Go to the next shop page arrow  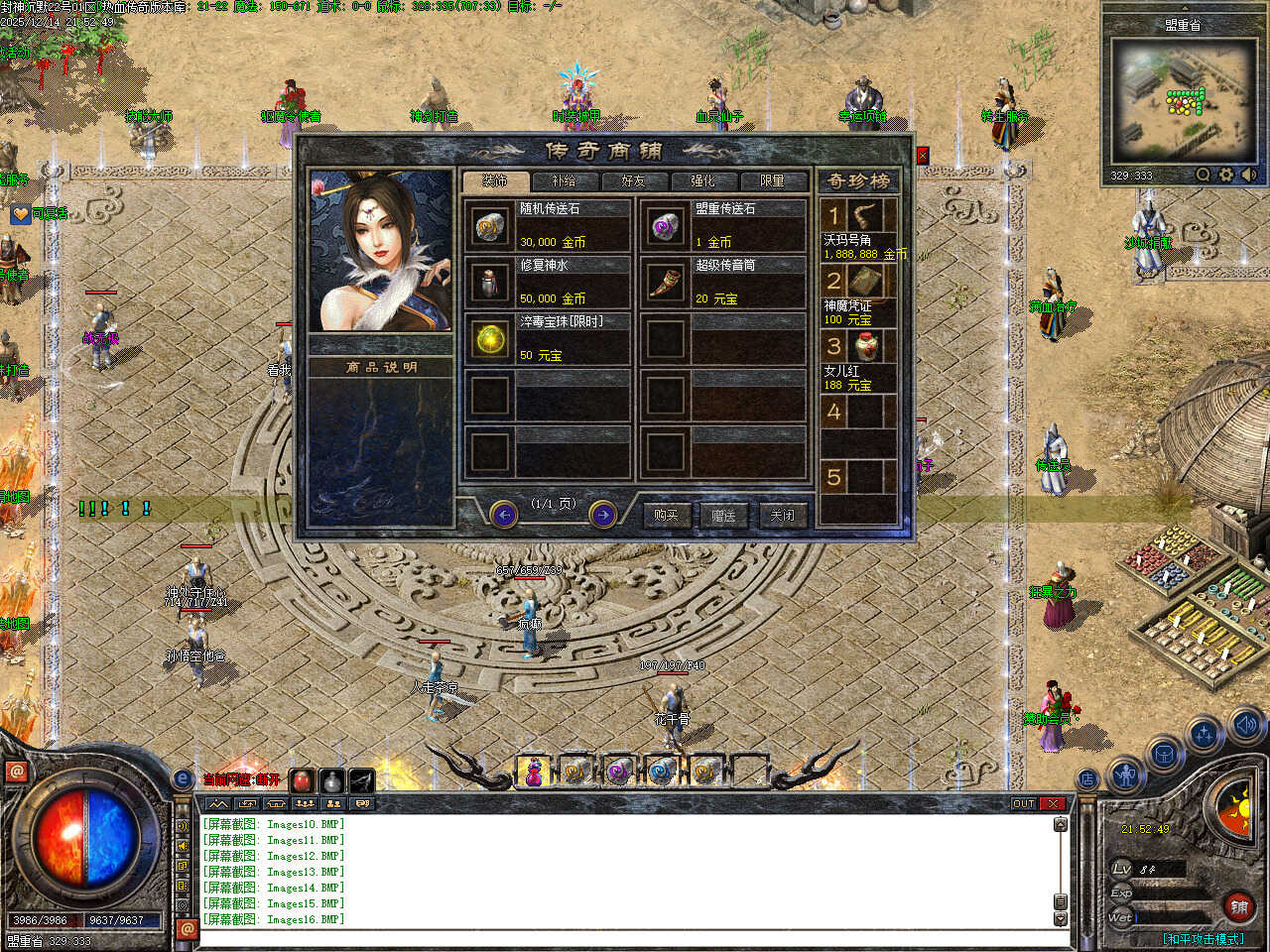602,515
